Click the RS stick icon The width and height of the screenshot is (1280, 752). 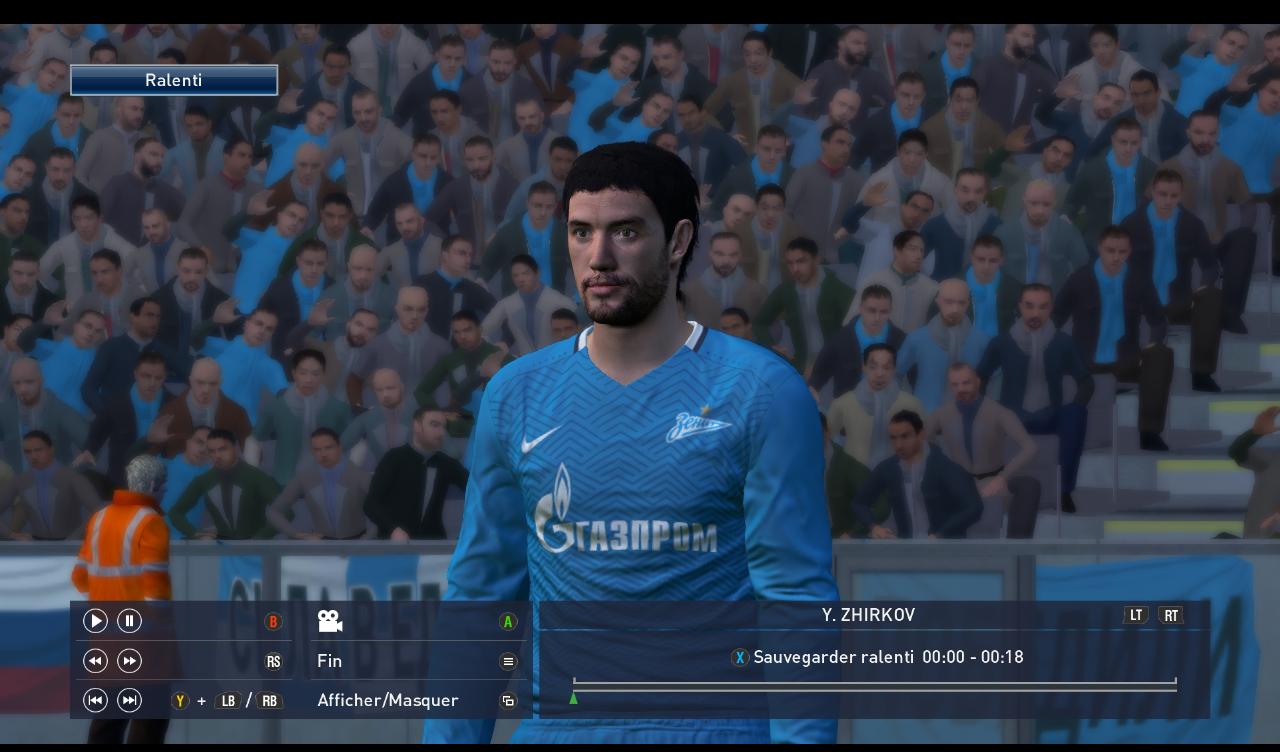coord(272,660)
